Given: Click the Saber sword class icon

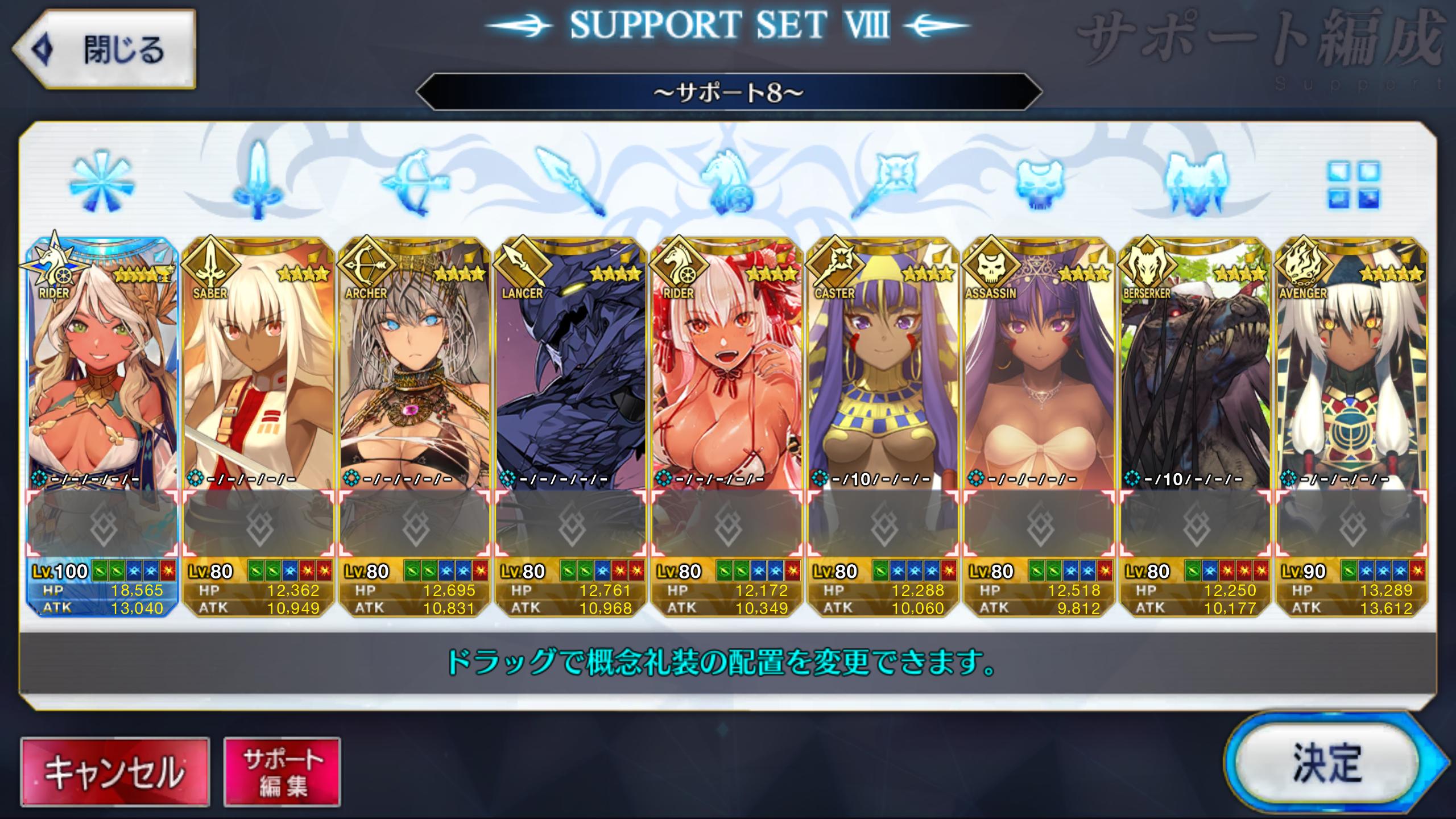Looking at the screenshot, I should [258, 182].
